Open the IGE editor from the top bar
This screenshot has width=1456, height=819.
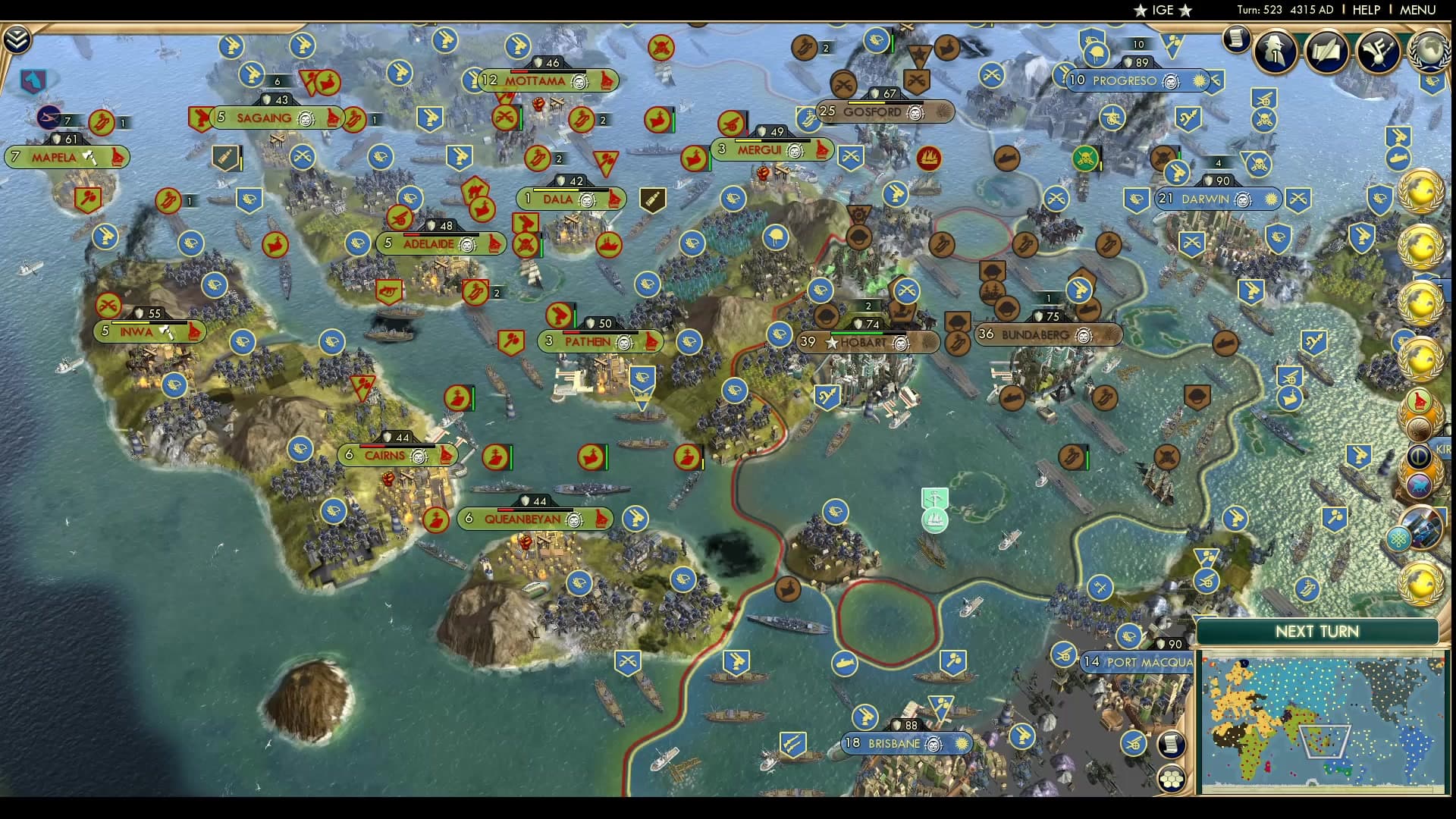[x=1163, y=10]
